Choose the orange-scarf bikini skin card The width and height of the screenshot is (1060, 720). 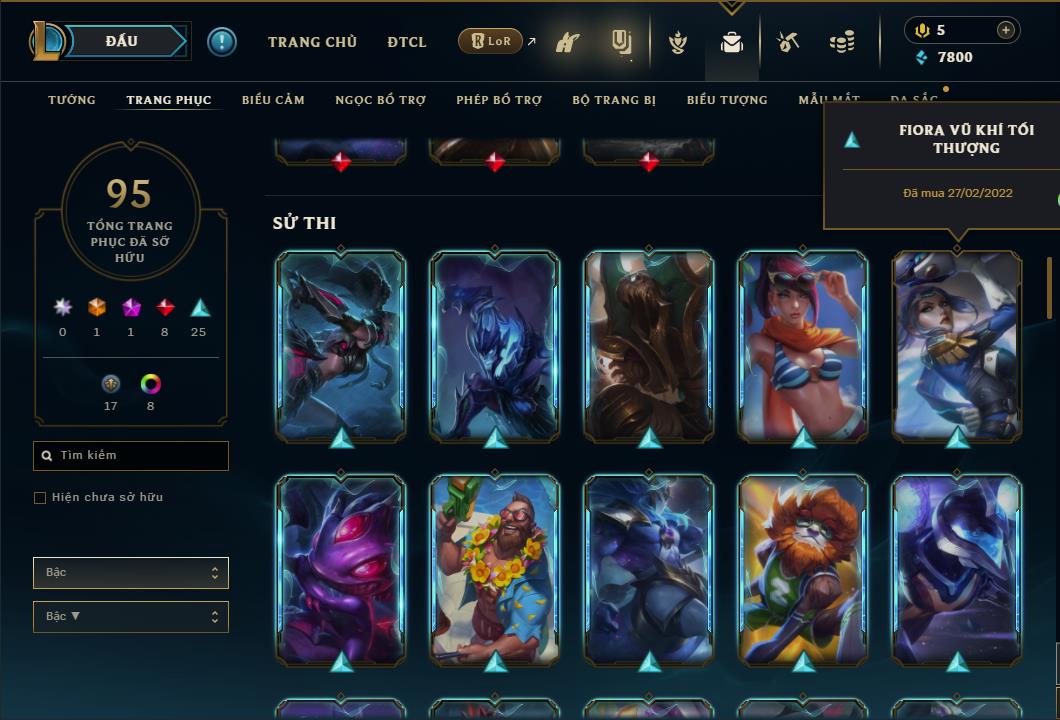tap(802, 345)
